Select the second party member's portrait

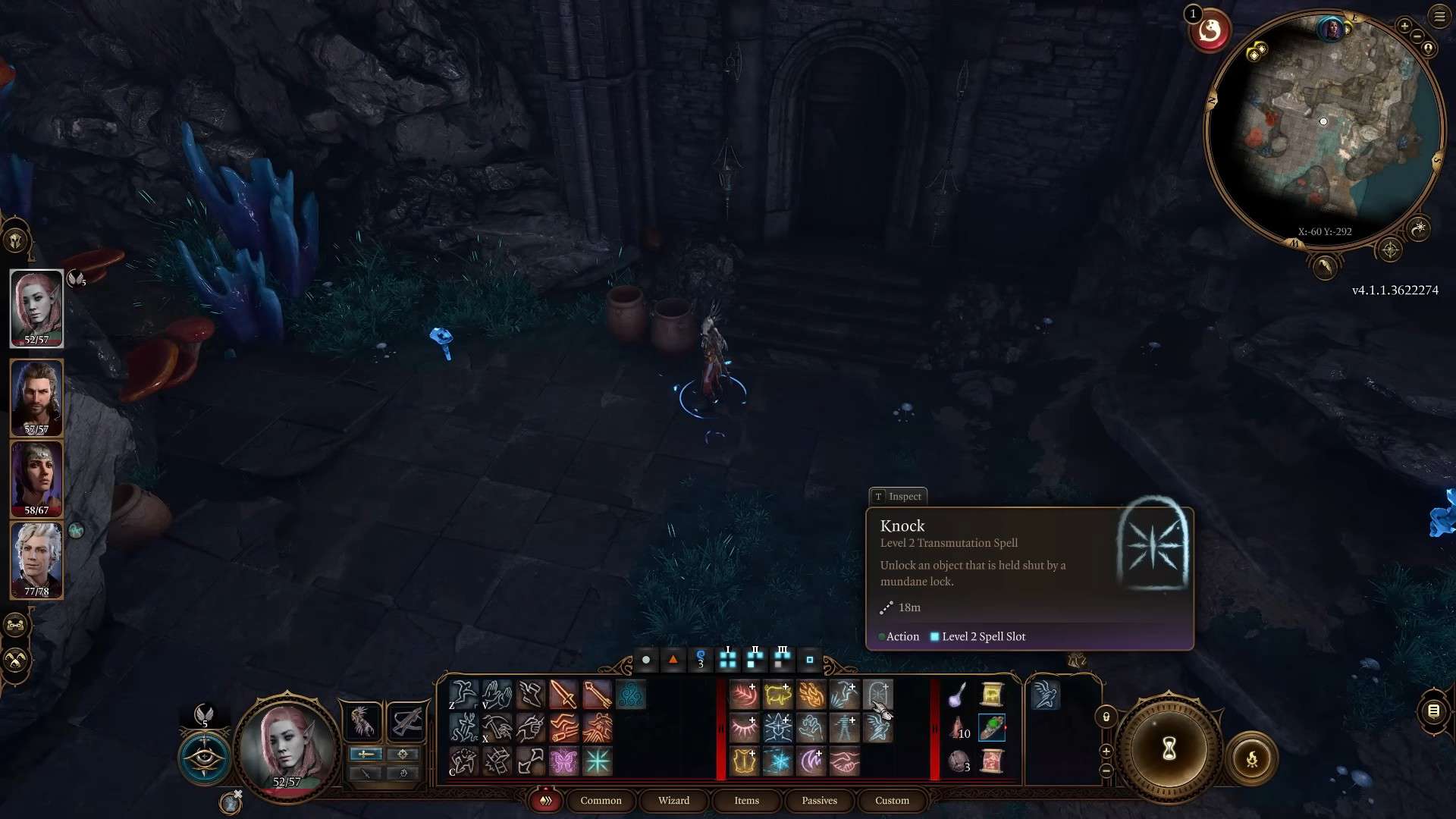coord(36,397)
